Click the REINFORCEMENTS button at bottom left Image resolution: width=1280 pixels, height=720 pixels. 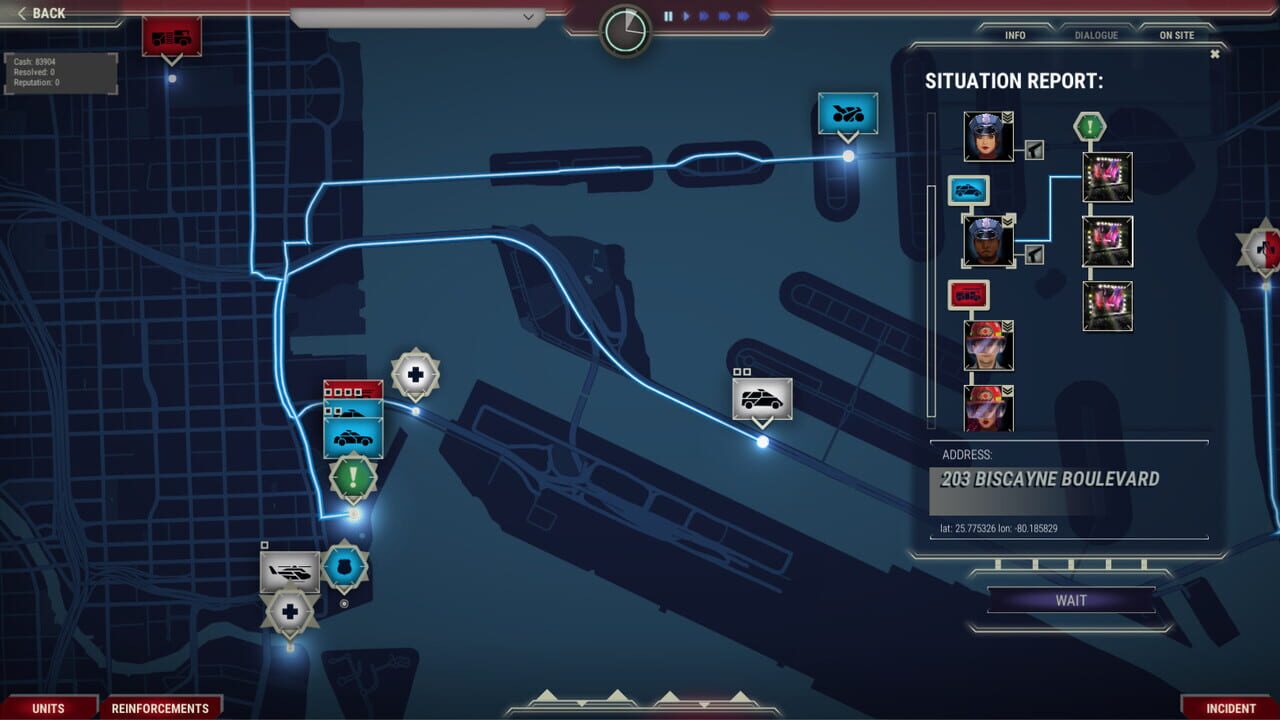162,707
